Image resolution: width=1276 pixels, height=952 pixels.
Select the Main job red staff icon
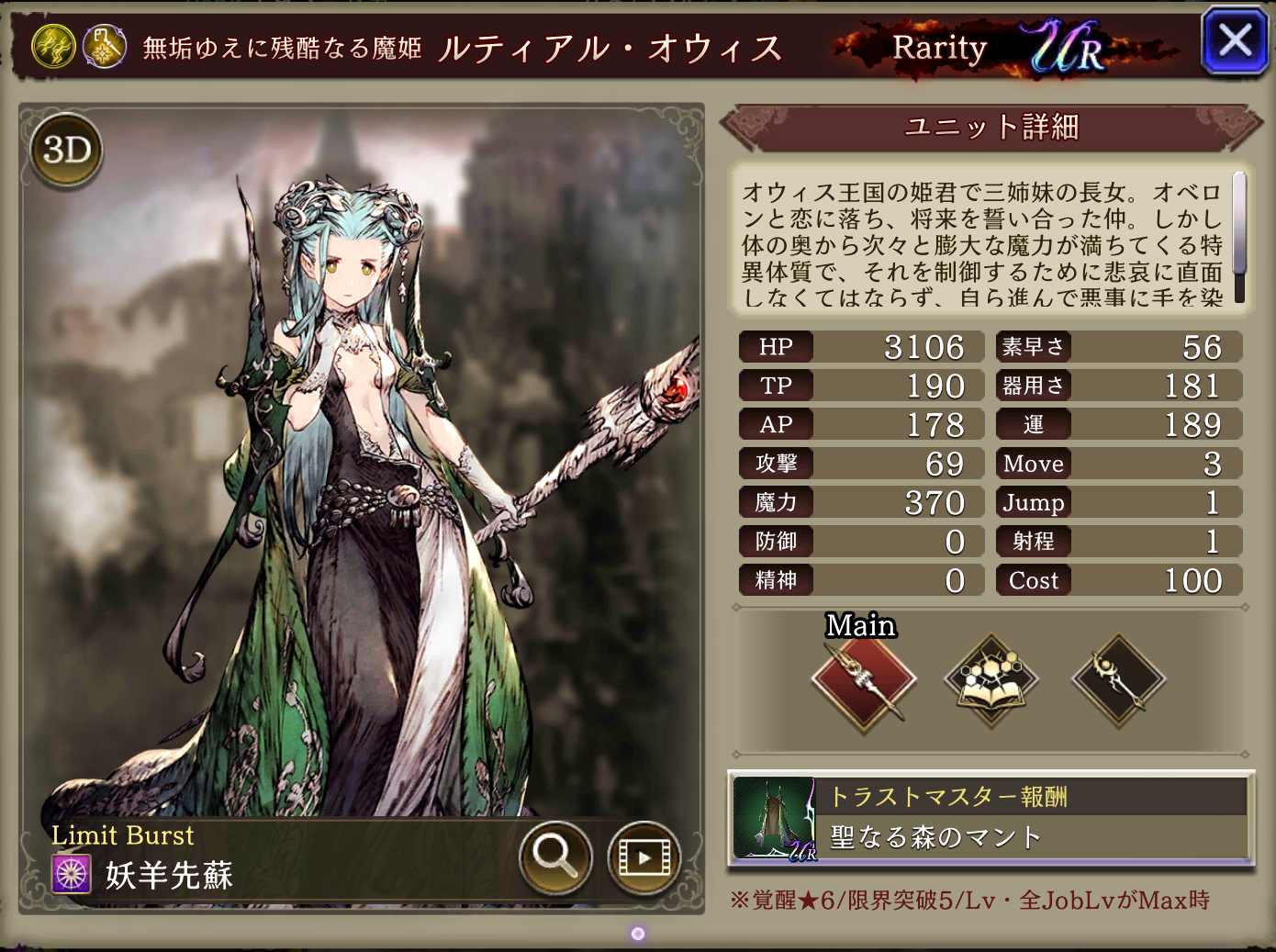pos(863,681)
